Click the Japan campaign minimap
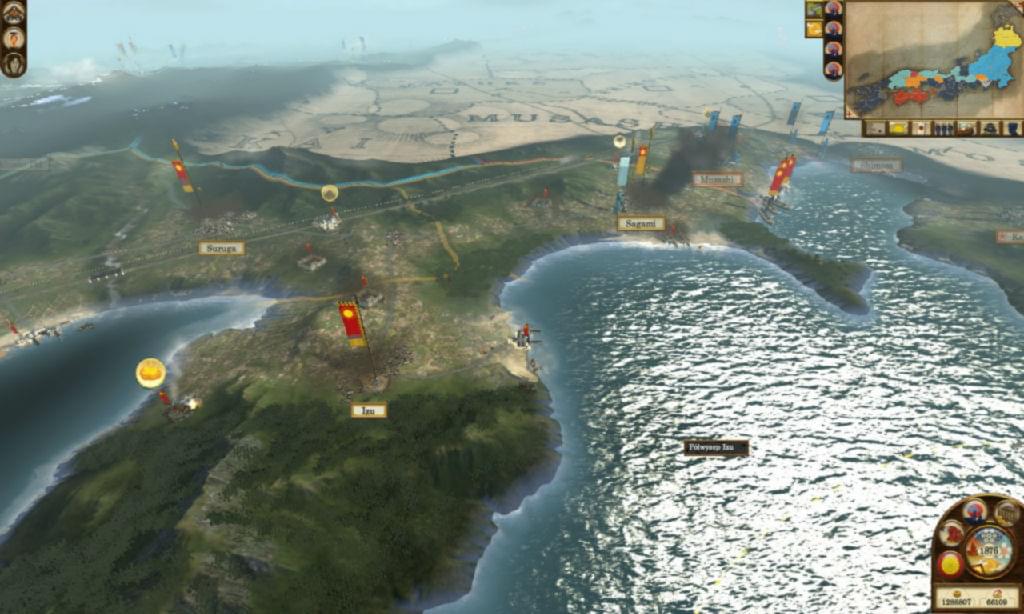The height and width of the screenshot is (614, 1024). coord(933,59)
